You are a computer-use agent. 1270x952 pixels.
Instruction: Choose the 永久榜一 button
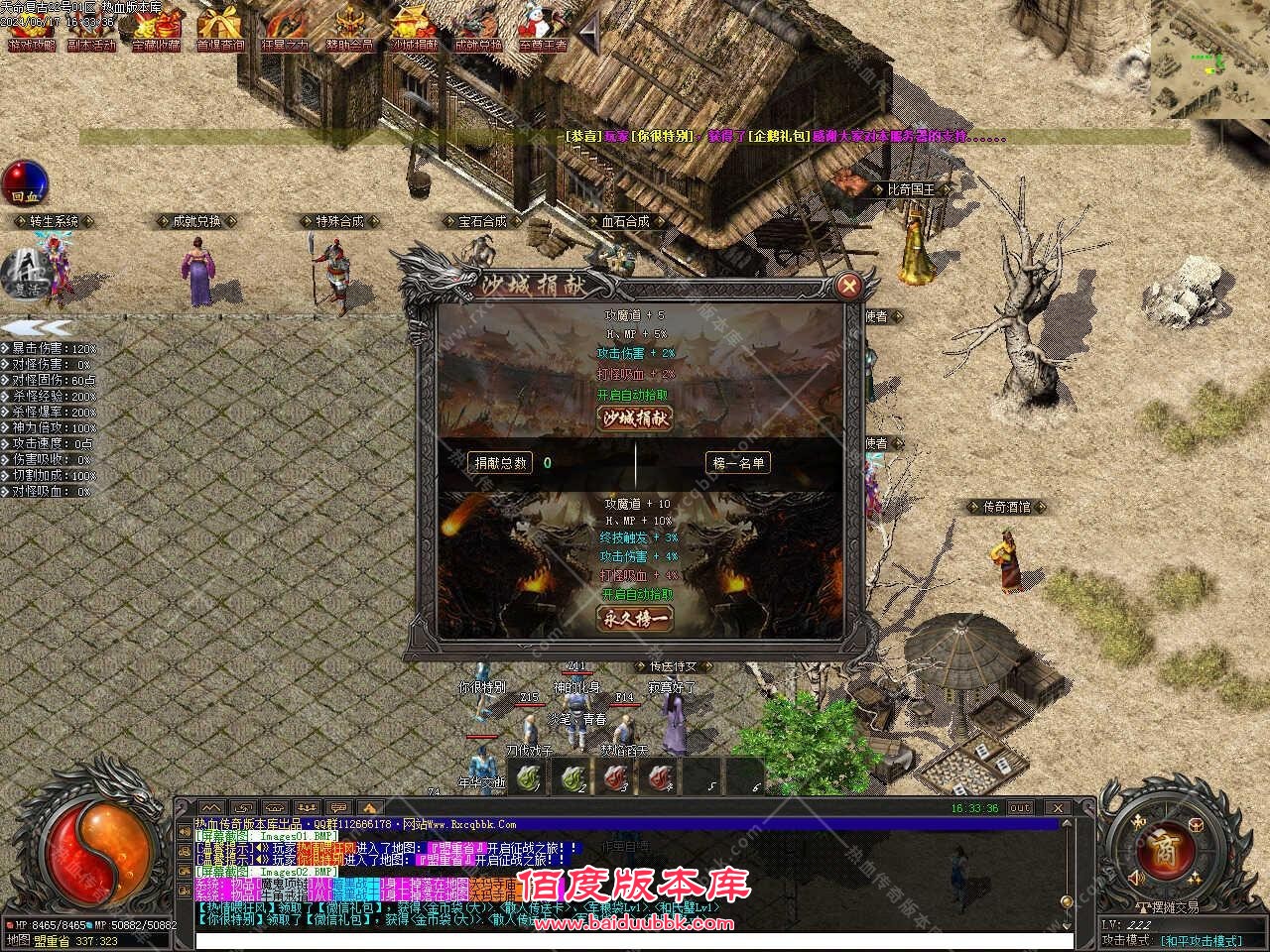coord(634,618)
